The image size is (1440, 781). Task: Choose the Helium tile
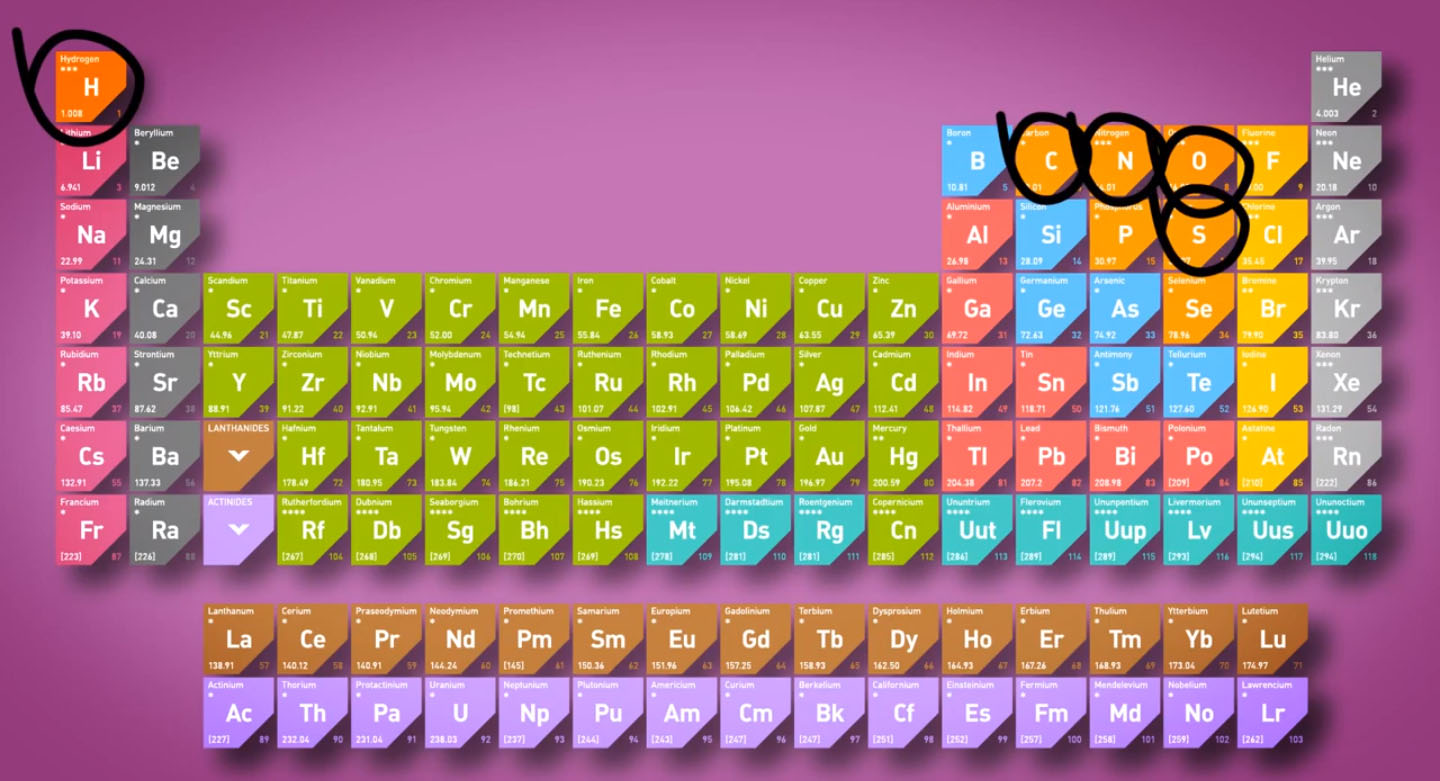click(x=1346, y=87)
